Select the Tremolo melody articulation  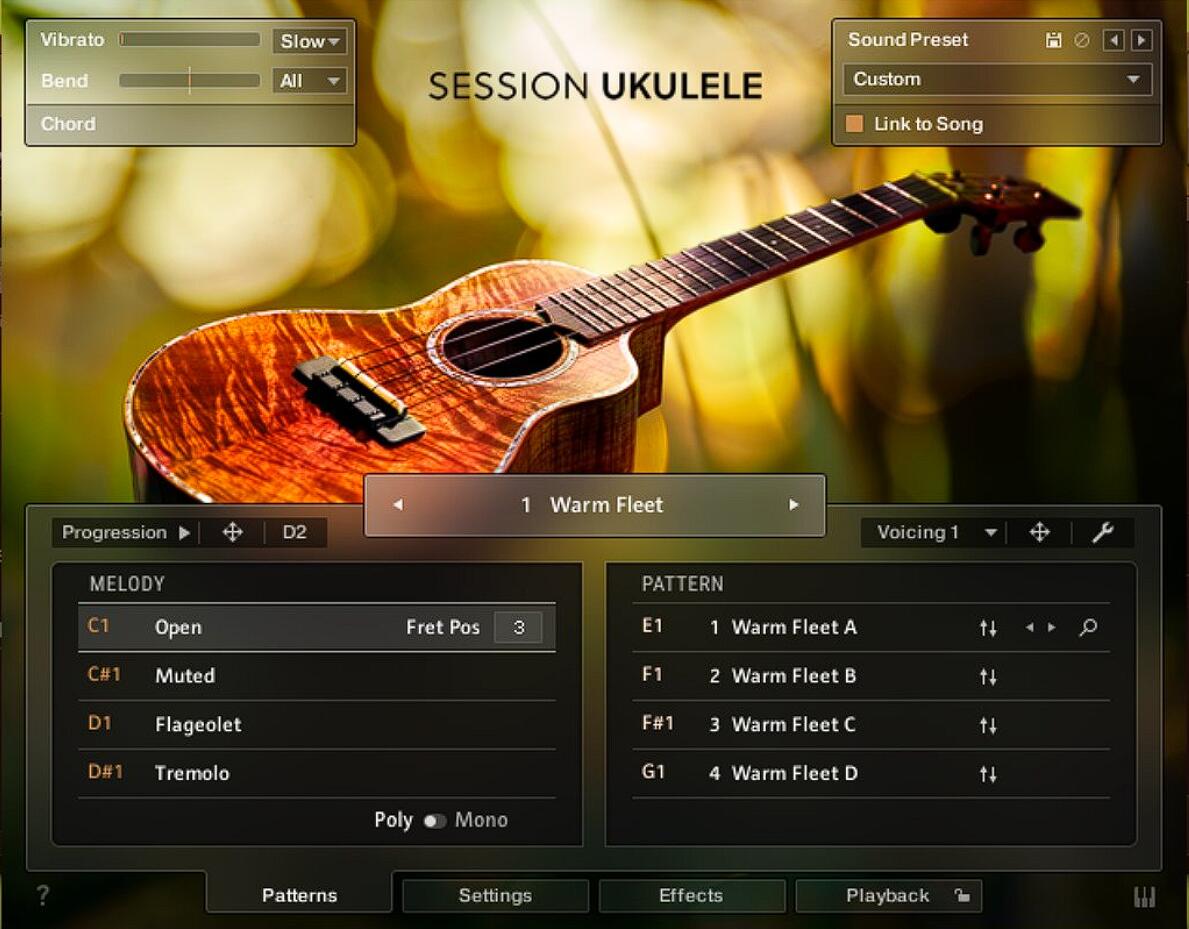[192, 773]
